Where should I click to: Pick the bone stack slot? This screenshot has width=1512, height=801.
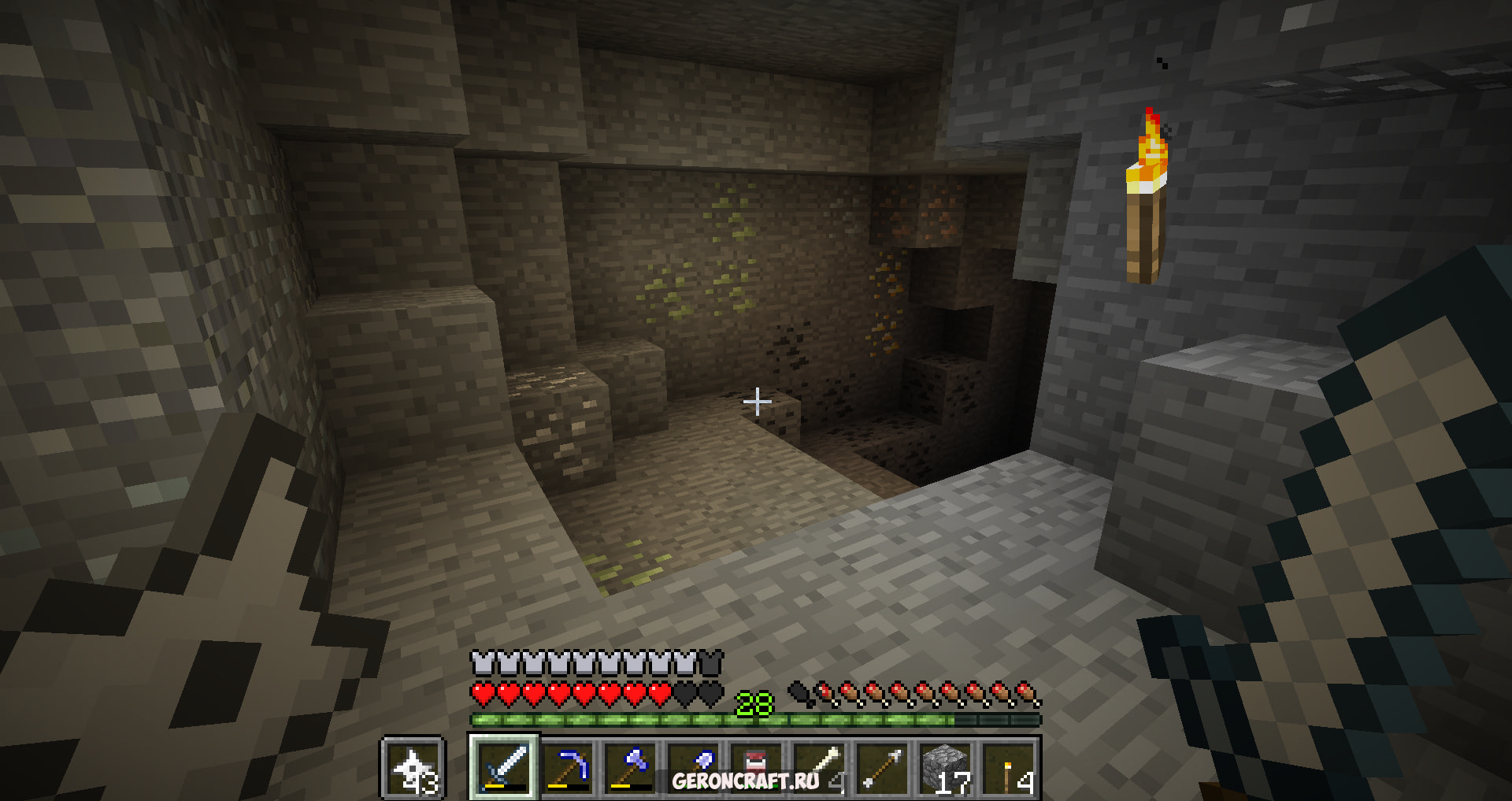pos(819,767)
